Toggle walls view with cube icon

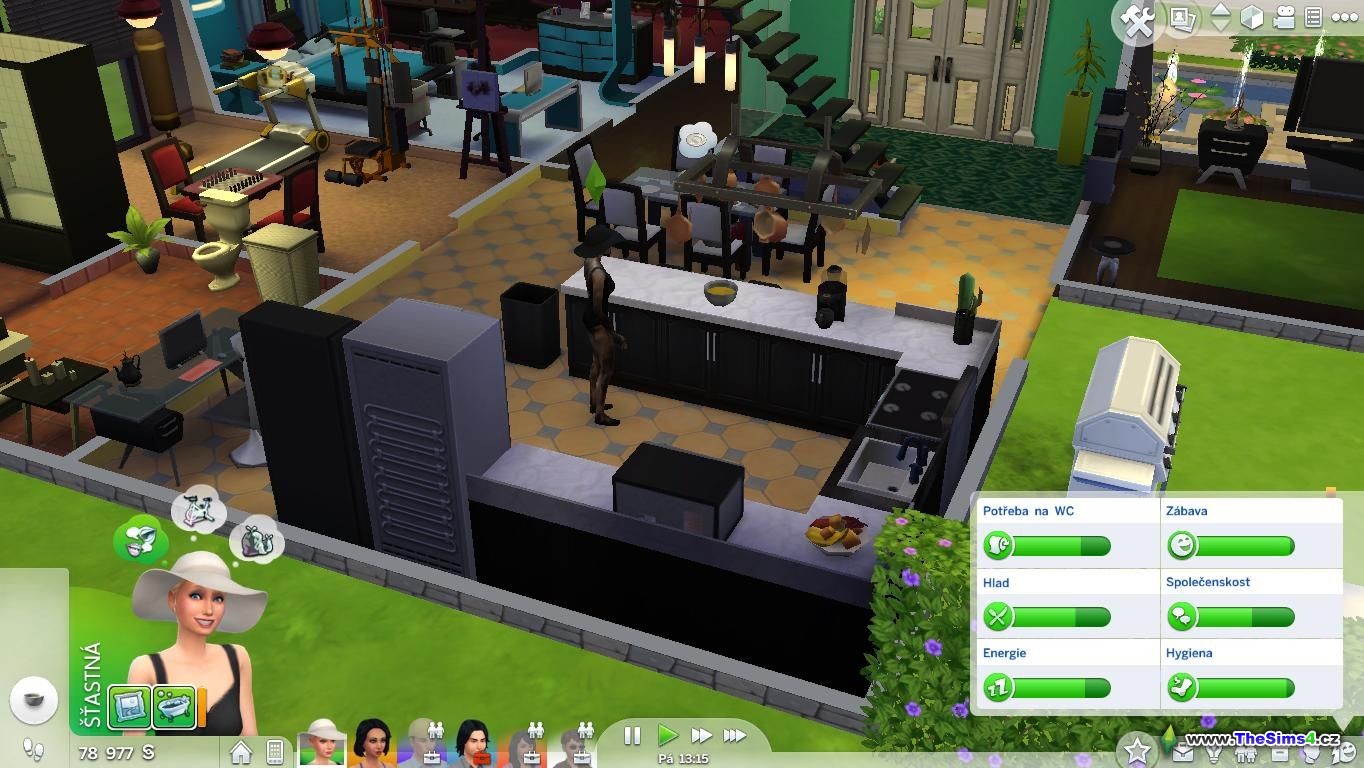1252,18
